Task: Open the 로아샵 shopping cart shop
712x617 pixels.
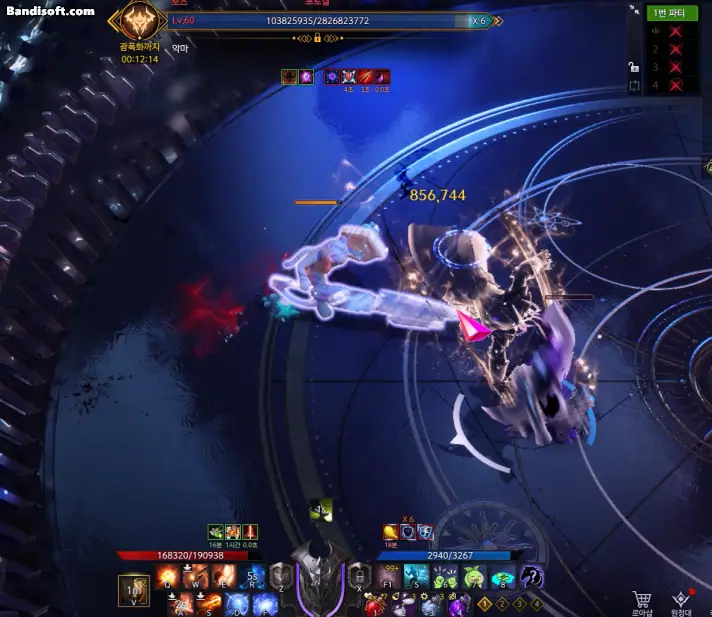Action: pos(643,601)
